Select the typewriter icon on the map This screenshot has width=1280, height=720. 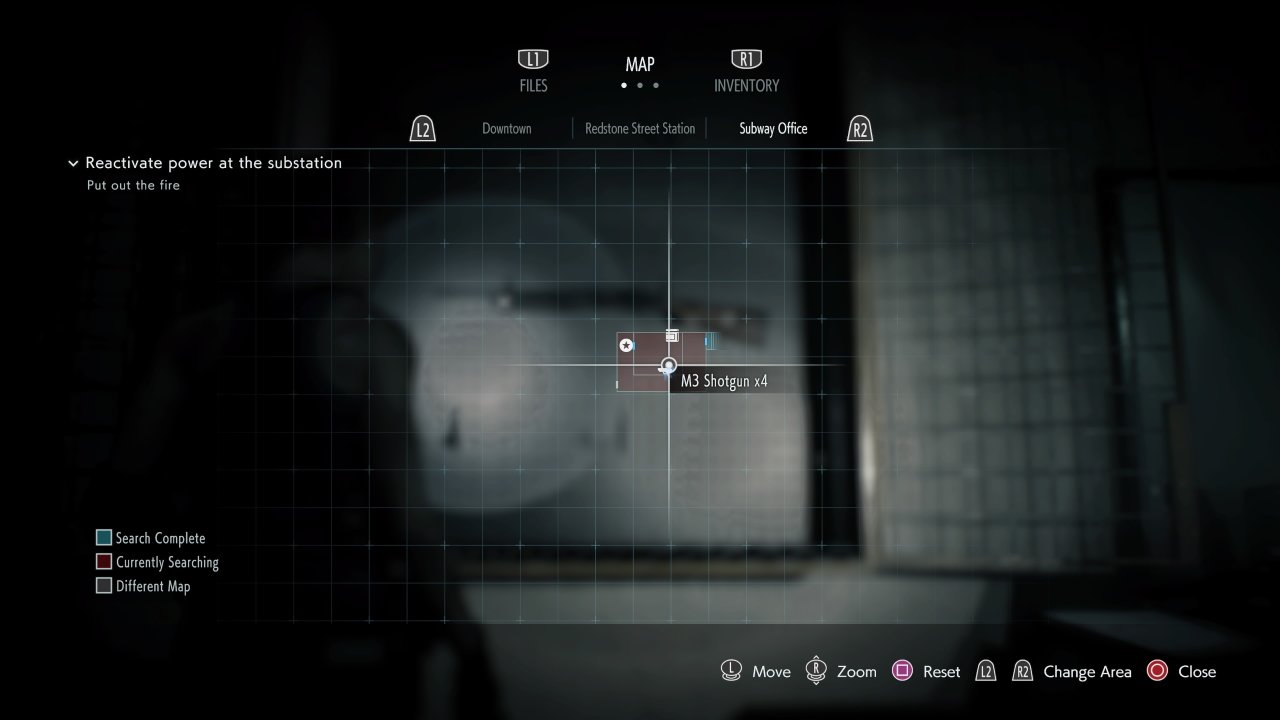click(x=673, y=336)
